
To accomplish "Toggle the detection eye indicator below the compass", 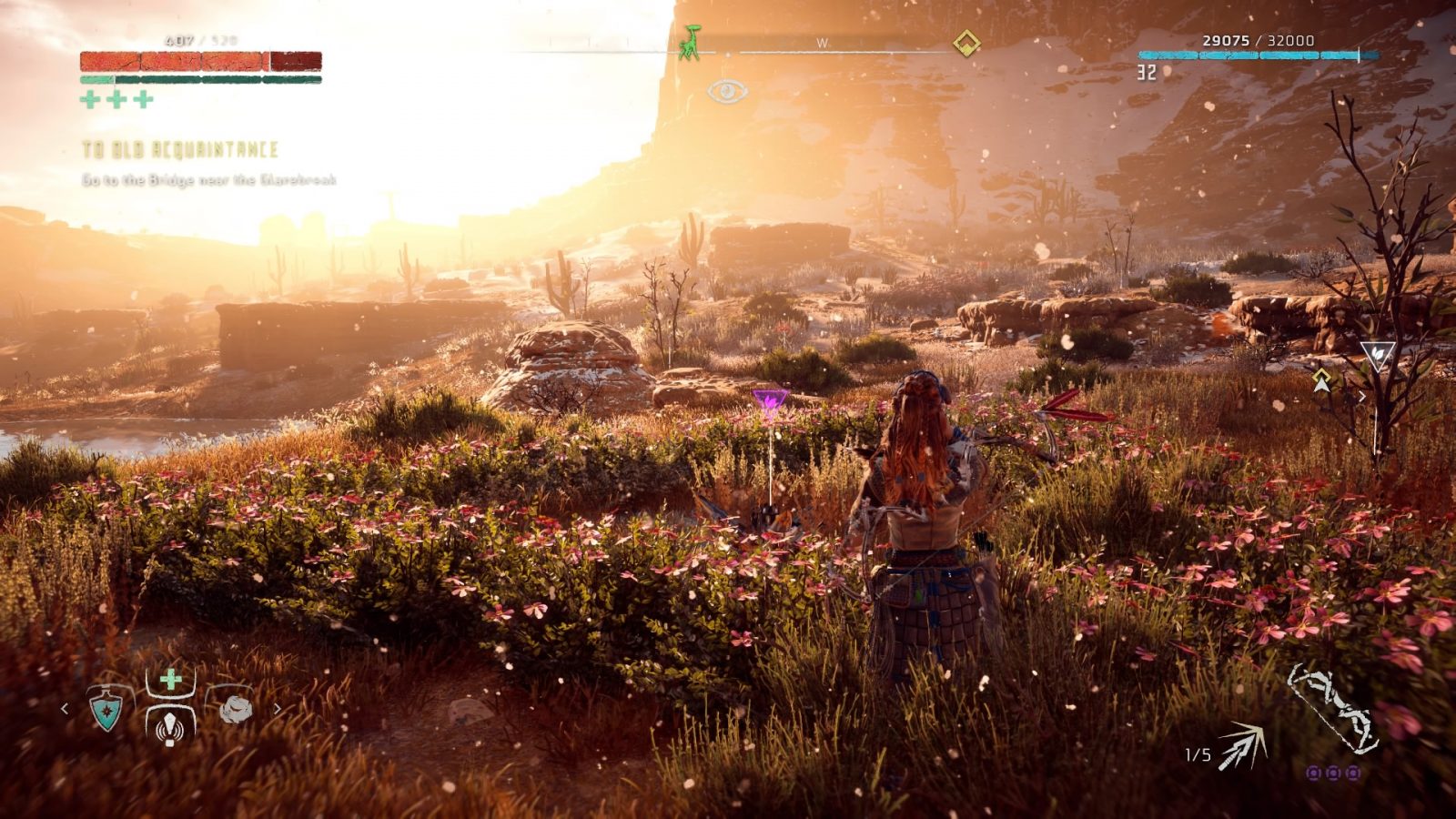I will click(x=727, y=91).
